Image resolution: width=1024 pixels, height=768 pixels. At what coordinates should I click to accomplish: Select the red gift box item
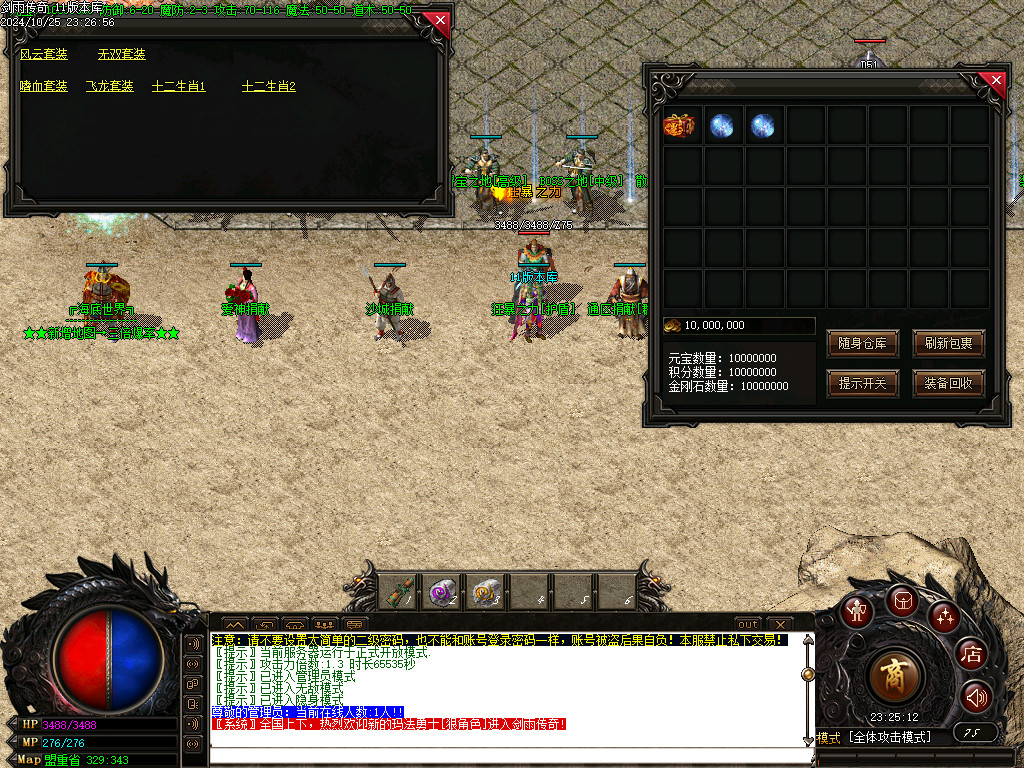pos(679,125)
